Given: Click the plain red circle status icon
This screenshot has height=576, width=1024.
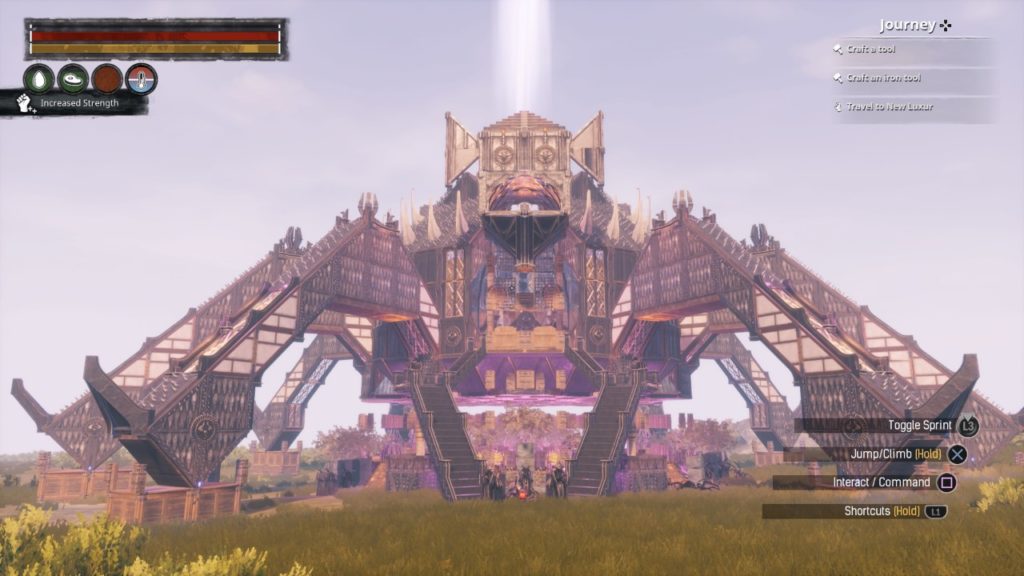Looking at the screenshot, I should [107, 78].
